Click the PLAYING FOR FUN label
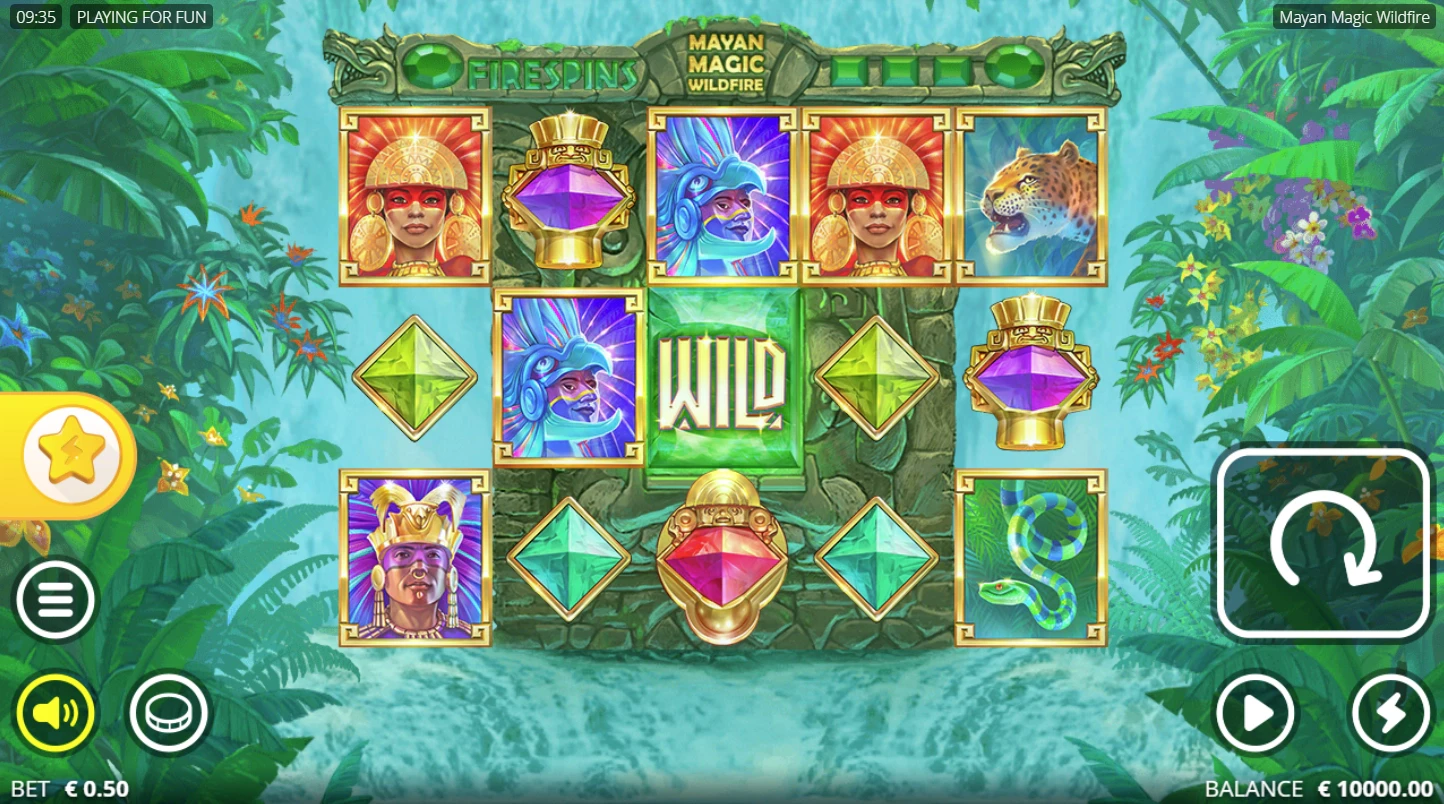The image size is (1444, 804). (x=142, y=16)
